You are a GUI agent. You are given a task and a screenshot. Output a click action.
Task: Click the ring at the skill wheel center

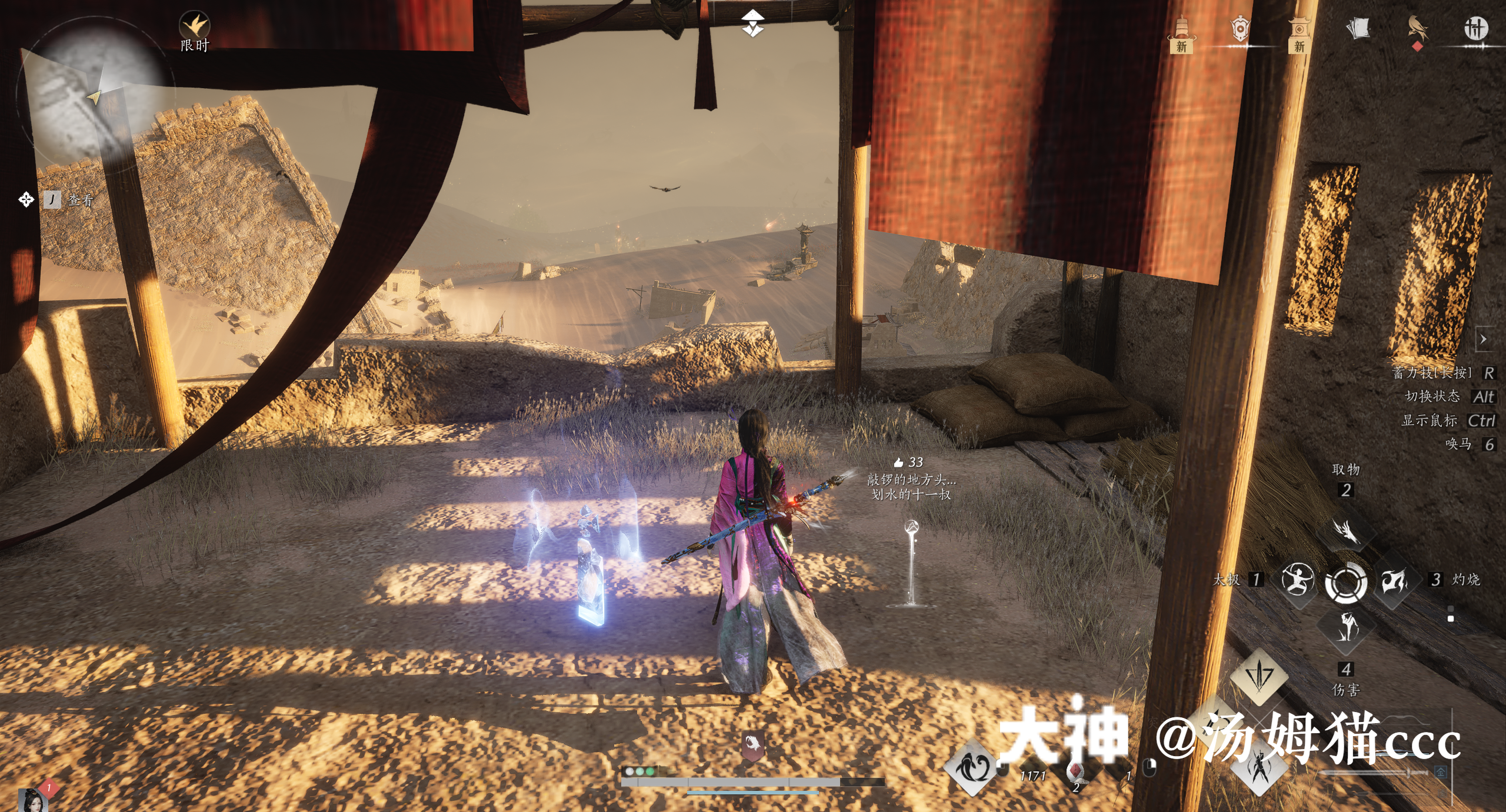pos(1346,582)
